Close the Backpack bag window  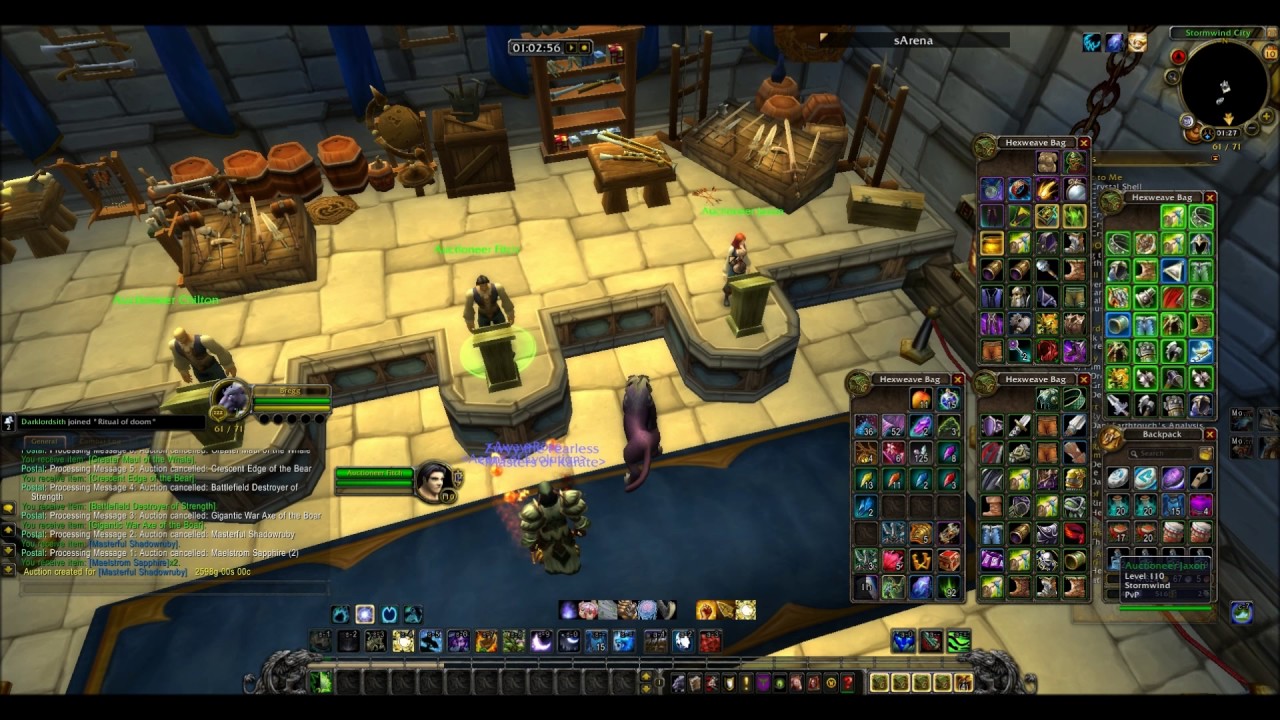(x=1210, y=435)
